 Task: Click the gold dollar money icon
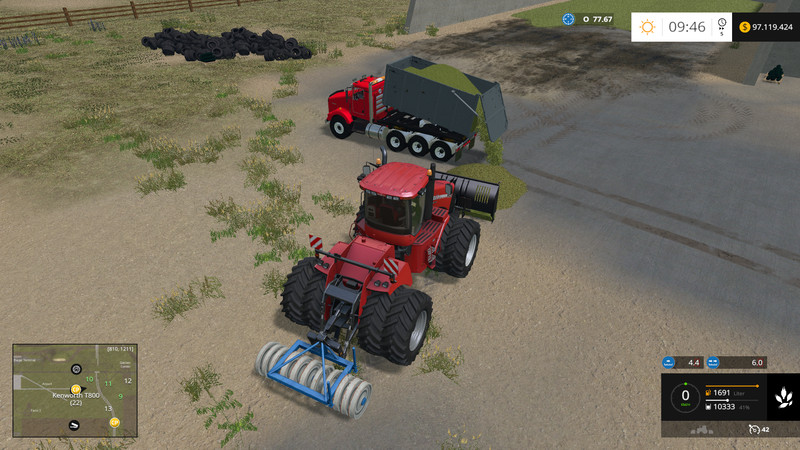[x=745, y=26]
